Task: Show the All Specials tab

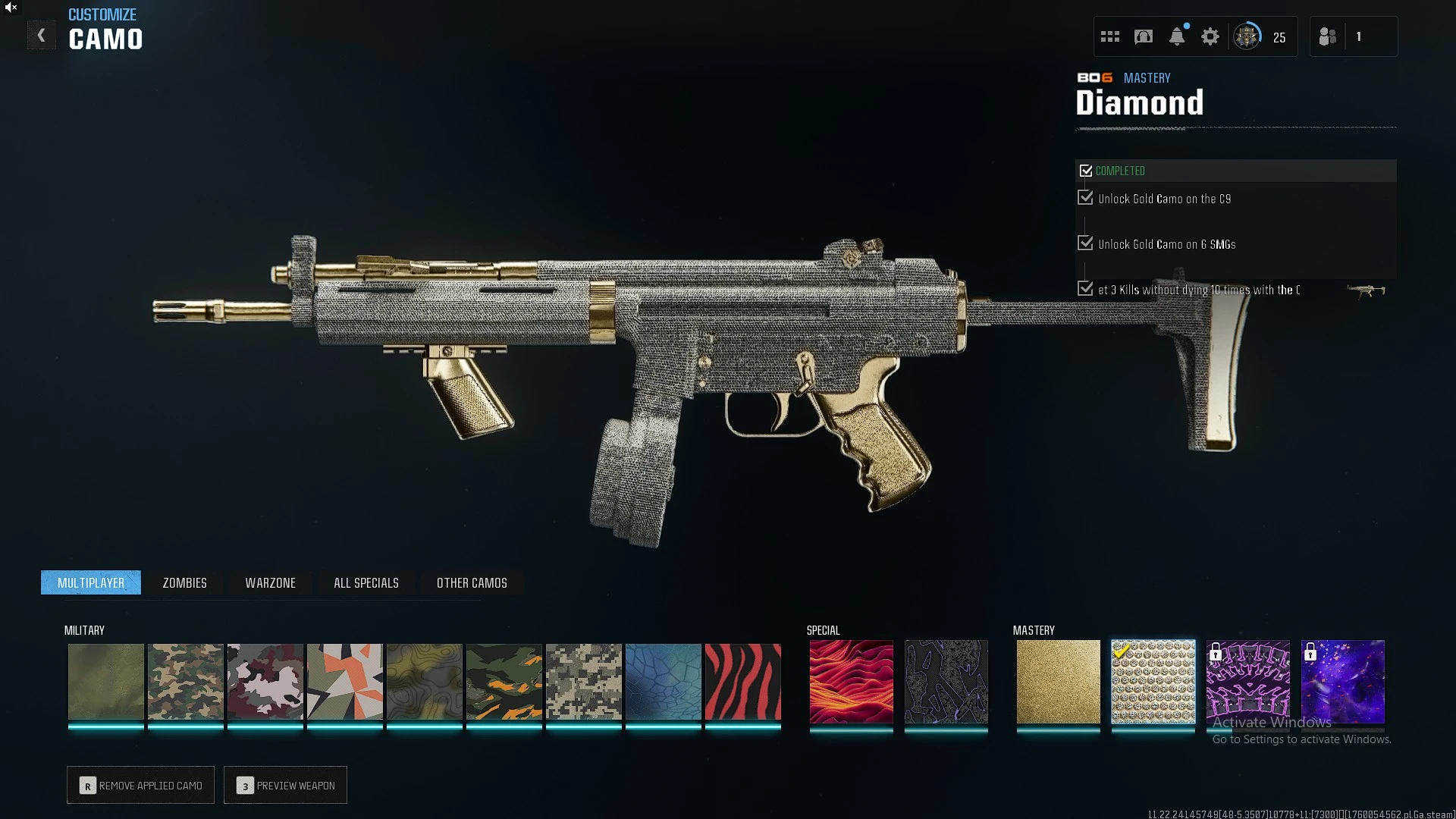Action: pyautogui.click(x=366, y=582)
